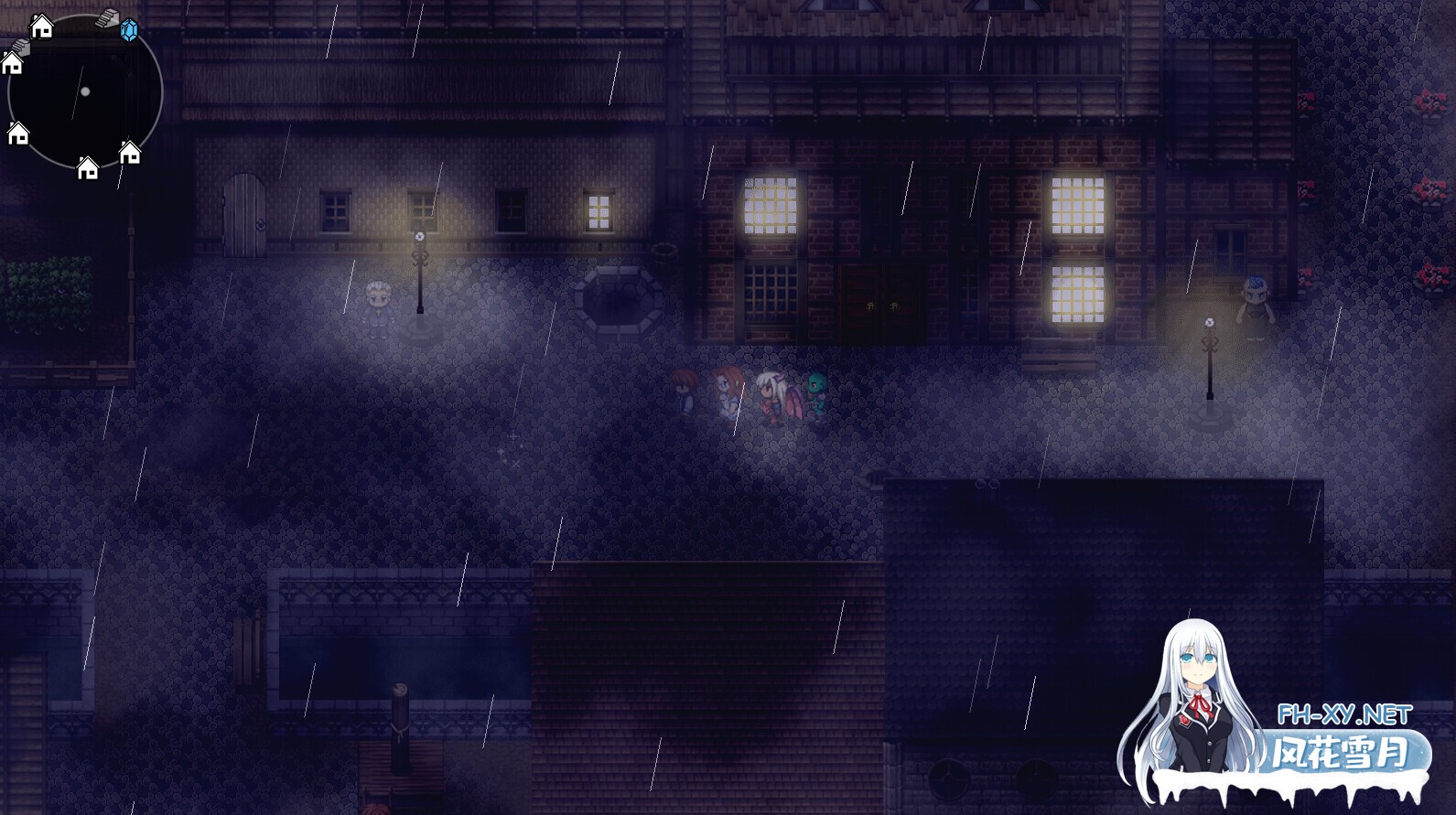Click the stairs icon on the minimap's left edge

point(20,47)
